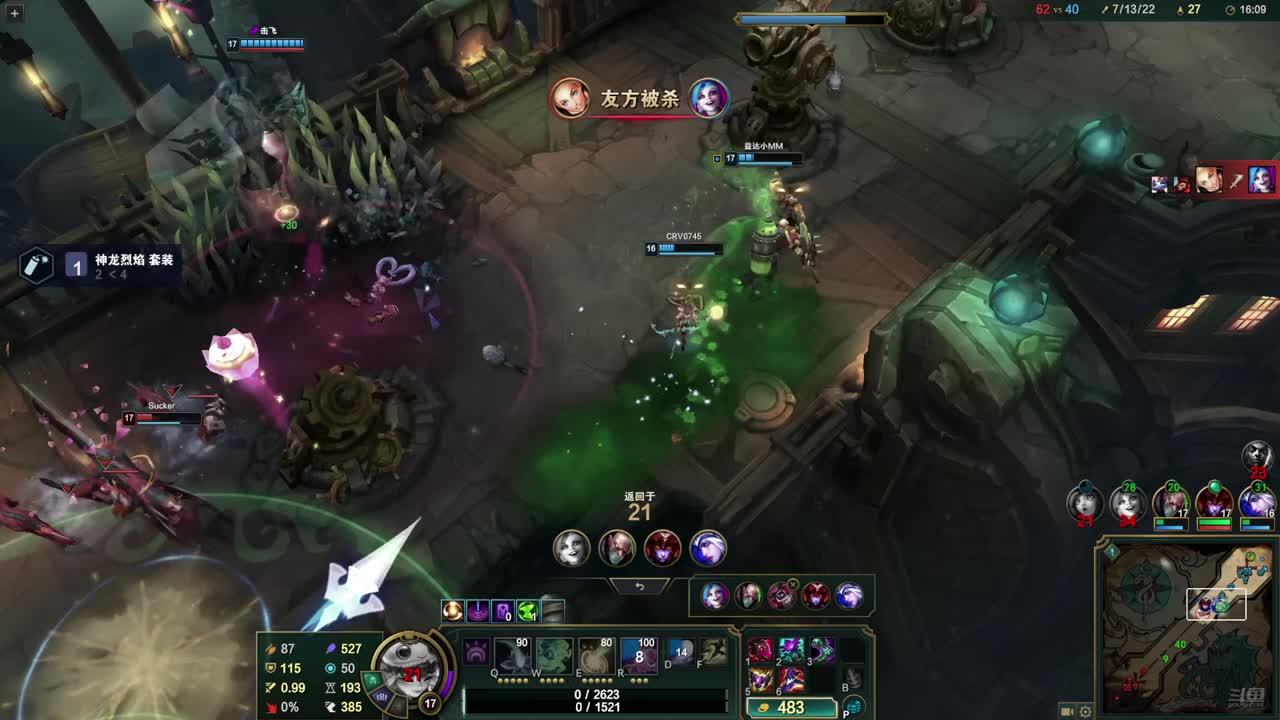Select the item in inventory slot 1
This screenshot has height=720, width=1280.
pos(761,650)
